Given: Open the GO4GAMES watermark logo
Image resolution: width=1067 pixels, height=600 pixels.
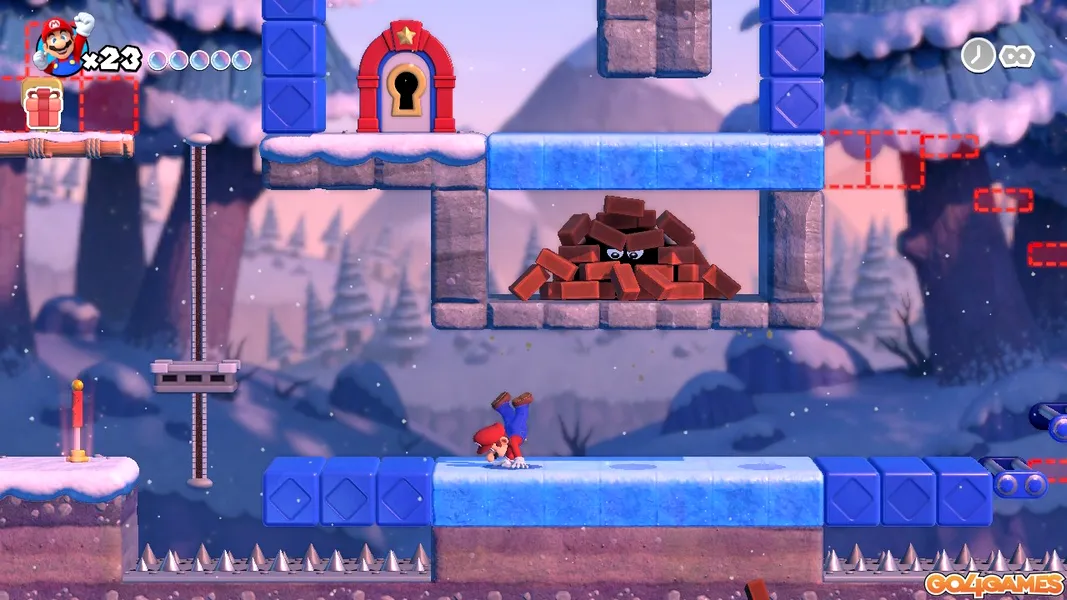Looking at the screenshot, I should [x=993, y=584].
